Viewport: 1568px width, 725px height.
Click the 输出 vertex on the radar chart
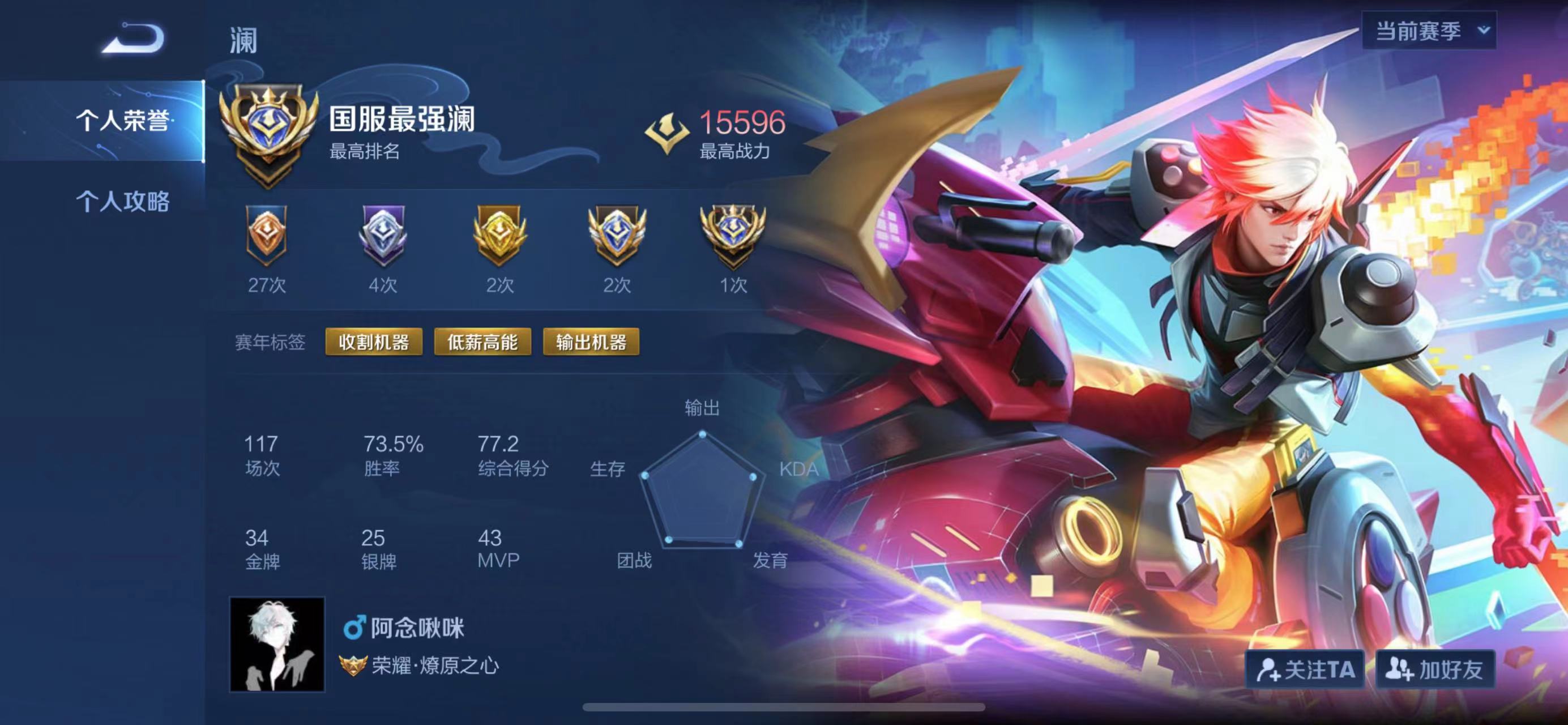coord(703,433)
